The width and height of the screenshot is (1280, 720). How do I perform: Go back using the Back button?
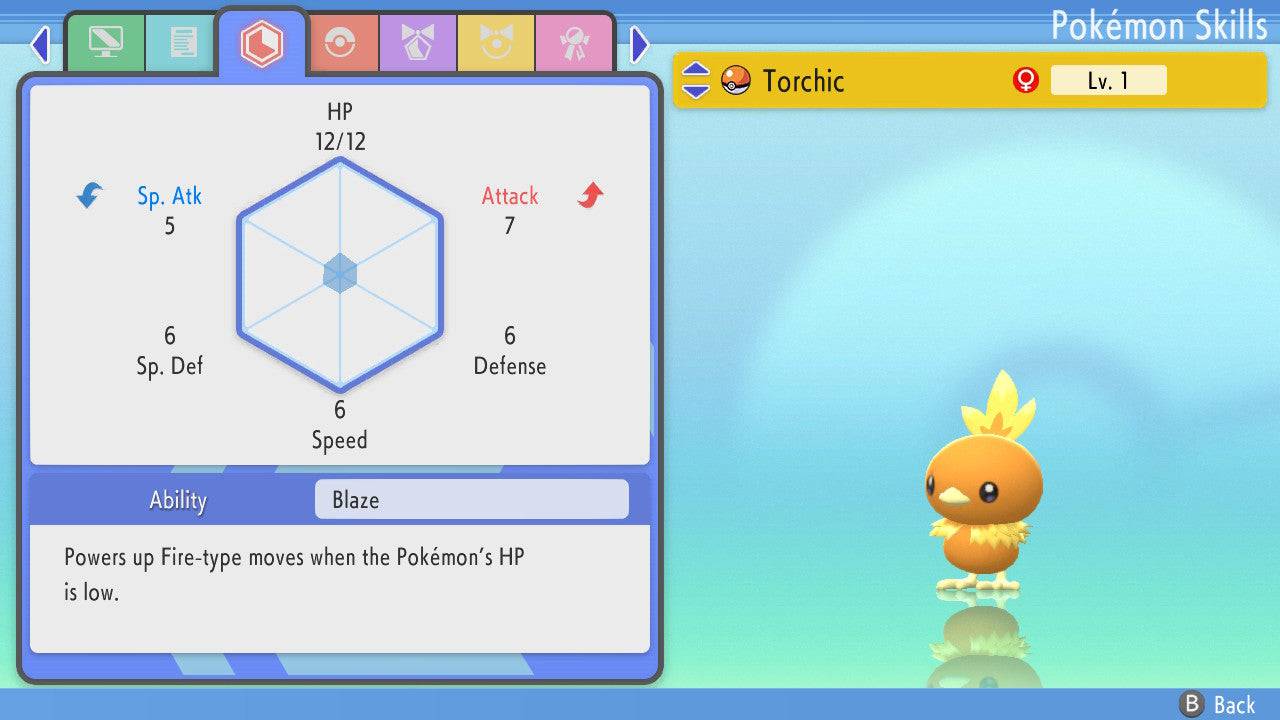click(x=1218, y=704)
